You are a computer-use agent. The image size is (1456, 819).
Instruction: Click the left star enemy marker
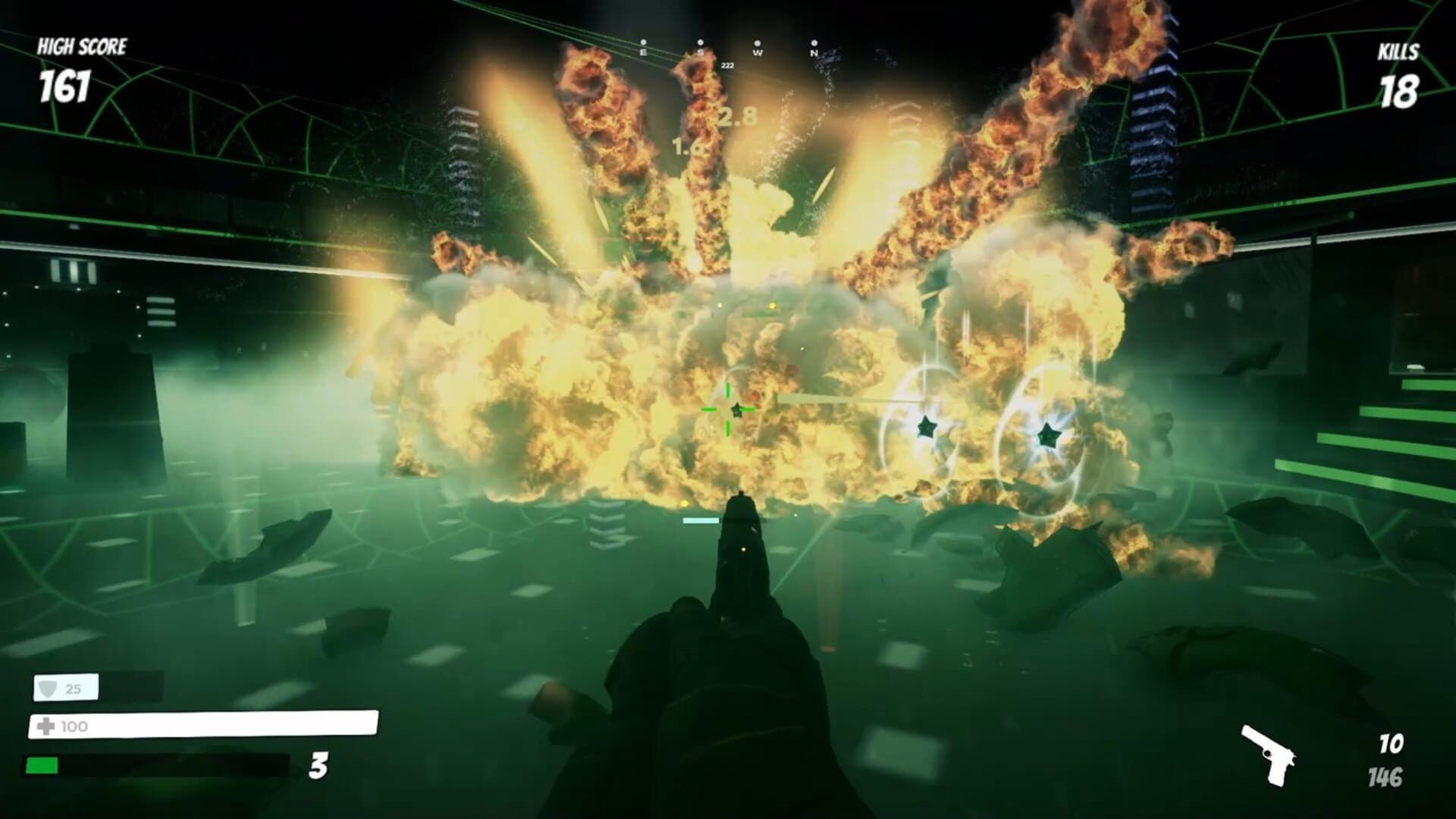pos(927,427)
